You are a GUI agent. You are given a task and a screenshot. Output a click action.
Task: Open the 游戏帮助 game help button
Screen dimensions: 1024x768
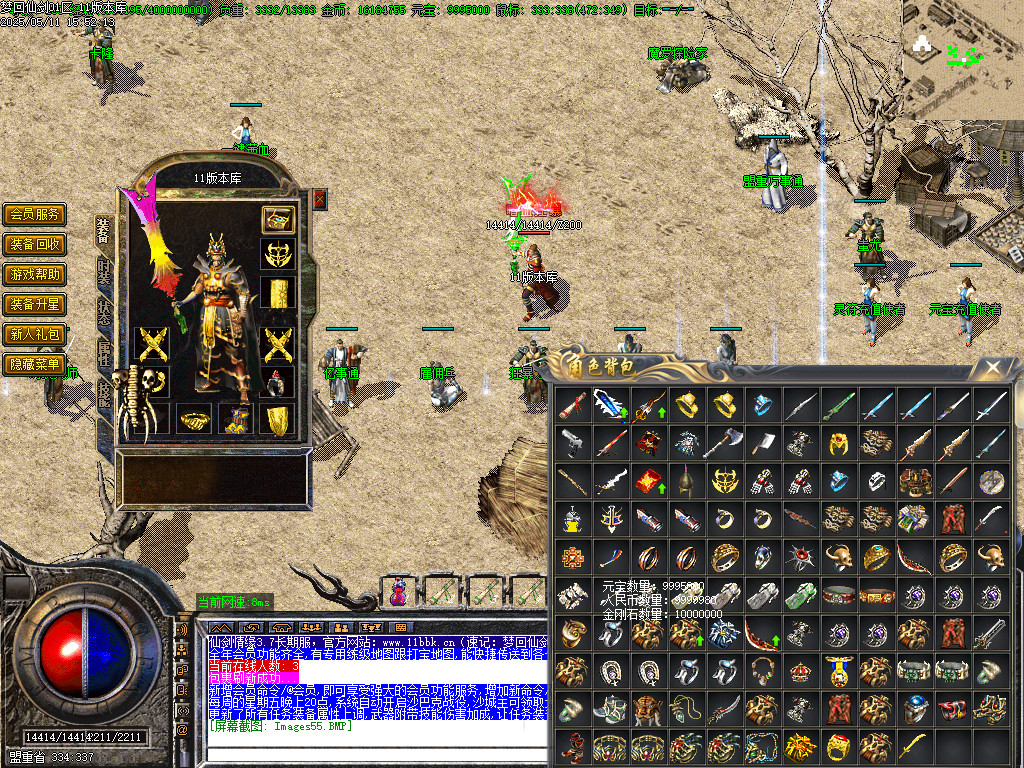[x=35, y=274]
